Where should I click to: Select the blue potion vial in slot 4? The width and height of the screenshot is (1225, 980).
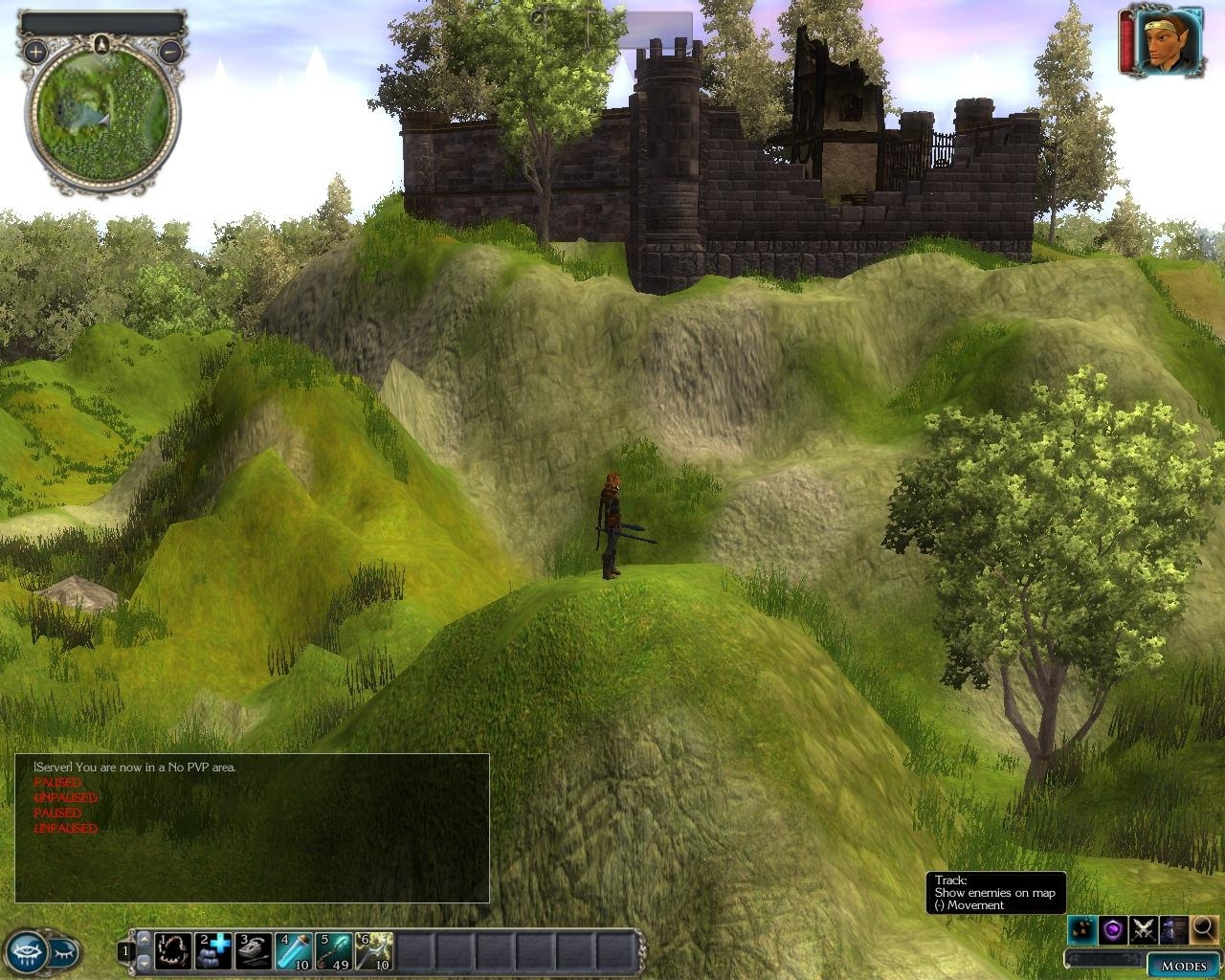click(293, 951)
